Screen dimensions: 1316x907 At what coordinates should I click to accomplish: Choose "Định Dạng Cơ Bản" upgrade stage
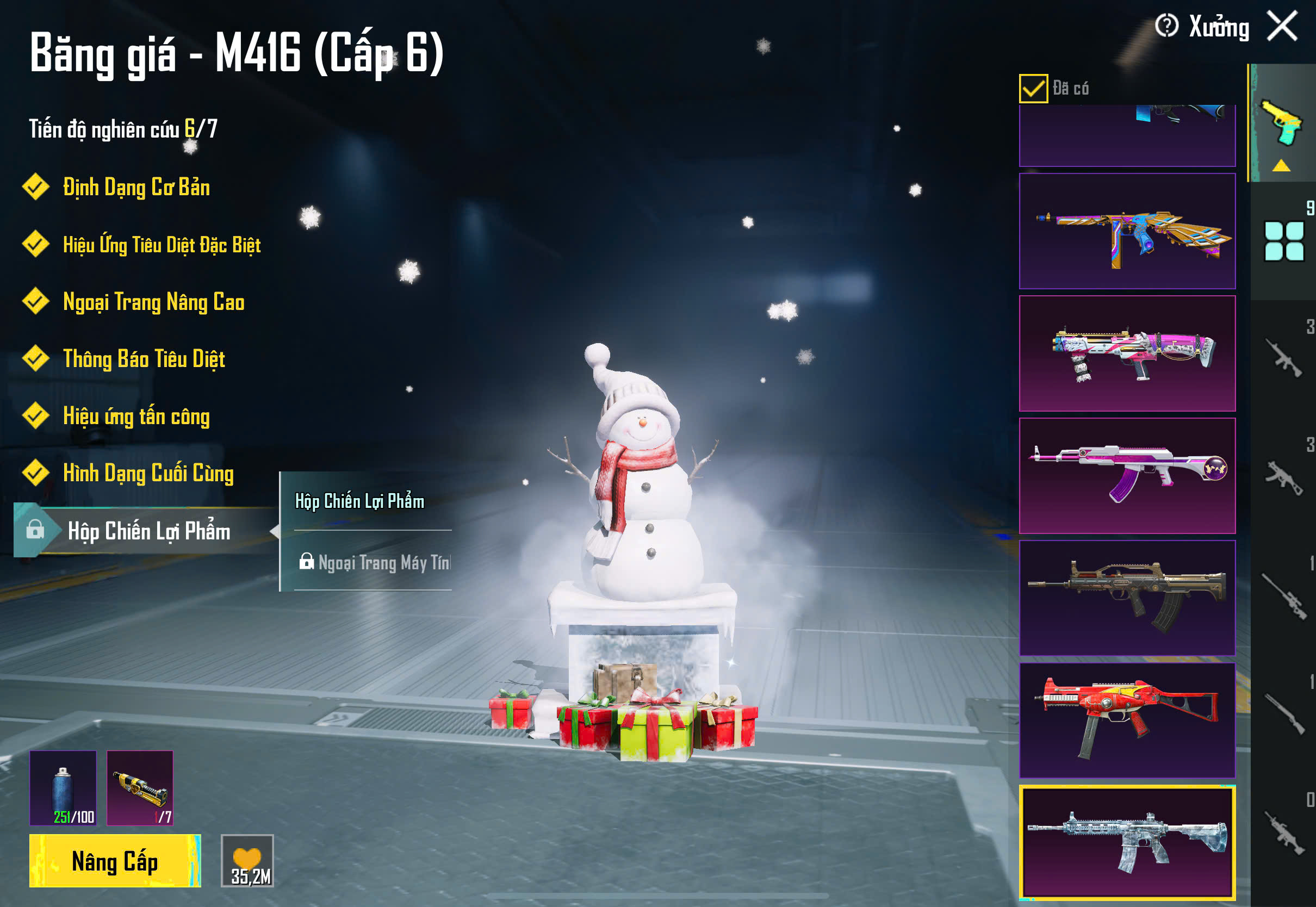(136, 187)
